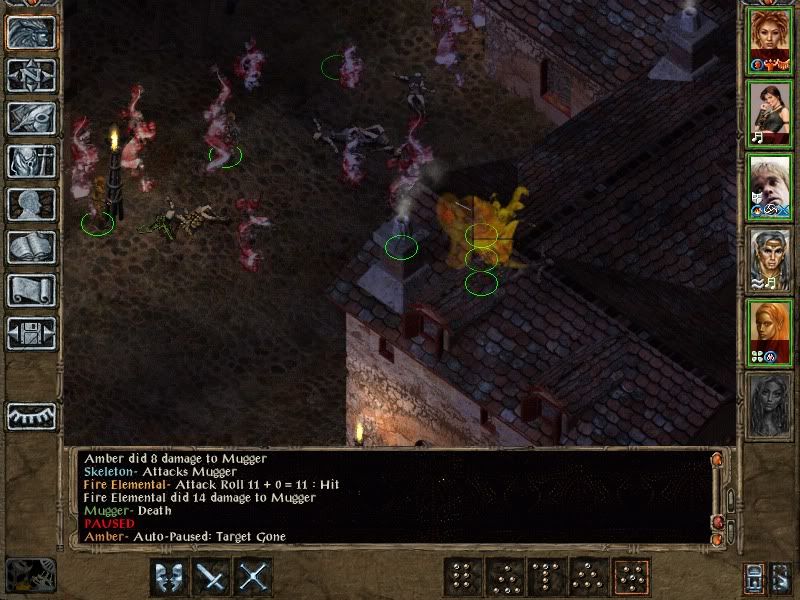Select the white-haired party member portrait
This screenshot has width=800, height=600.
pos(770,185)
